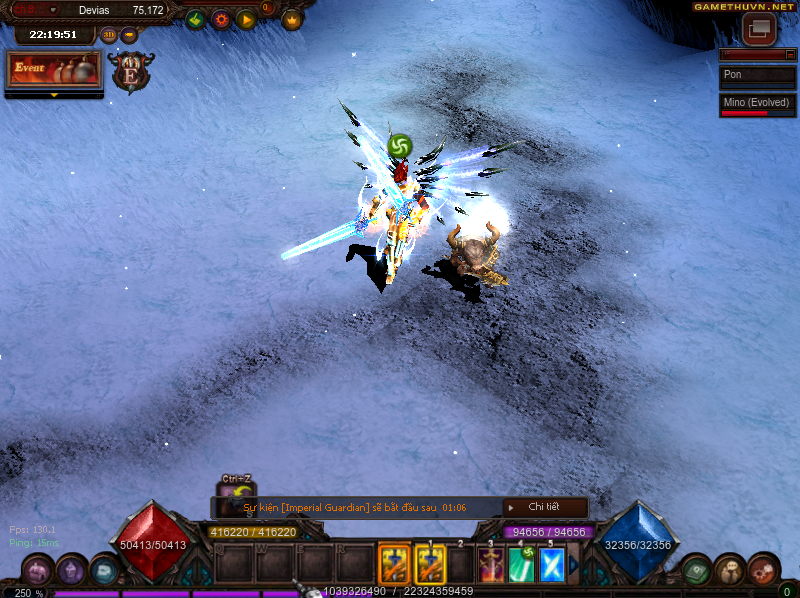Toggle the 3D camera button
The height and width of the screenshot is (598, 800).
(109, 35)
